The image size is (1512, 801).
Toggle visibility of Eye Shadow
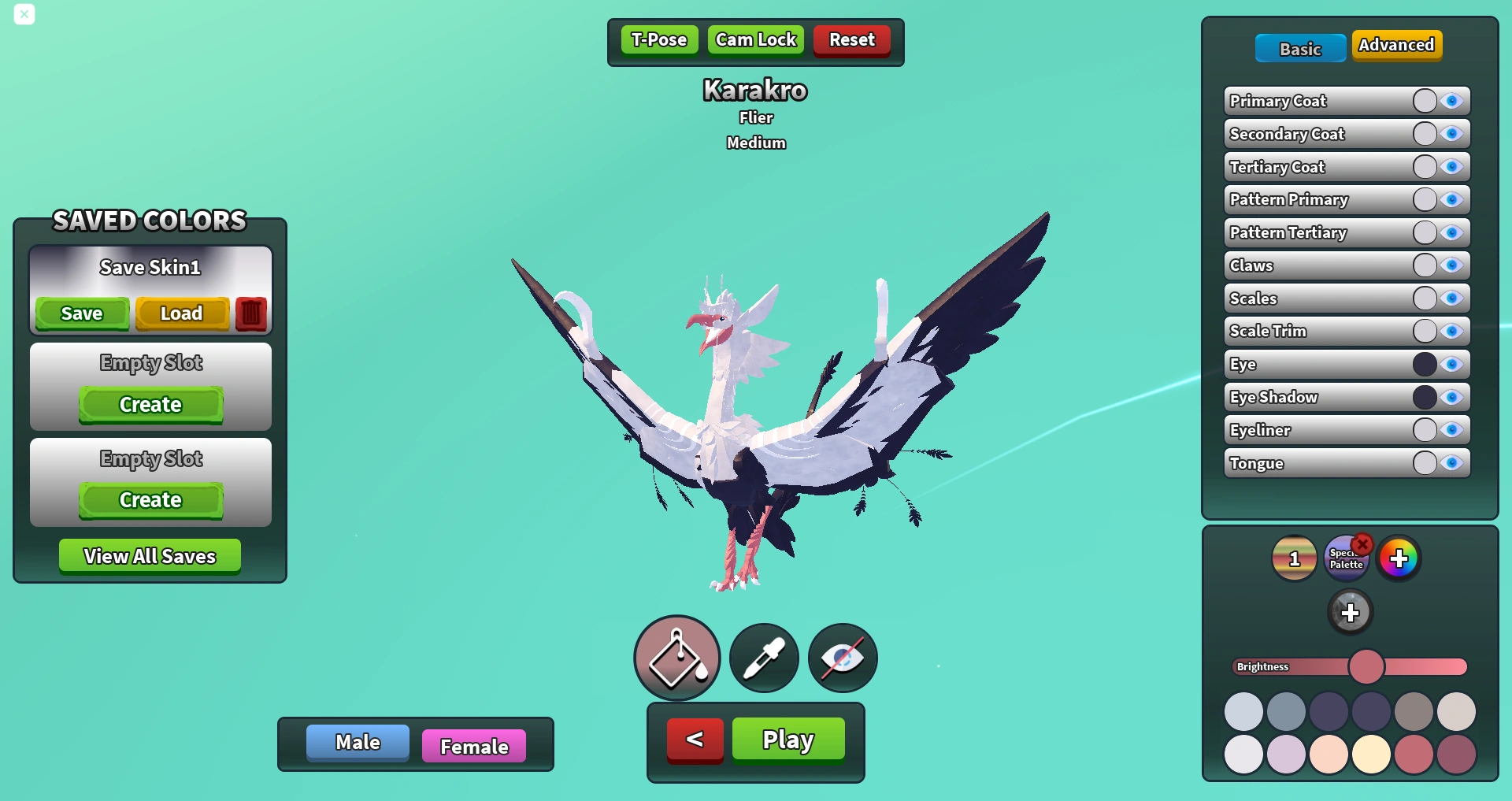click(1451, 397)
